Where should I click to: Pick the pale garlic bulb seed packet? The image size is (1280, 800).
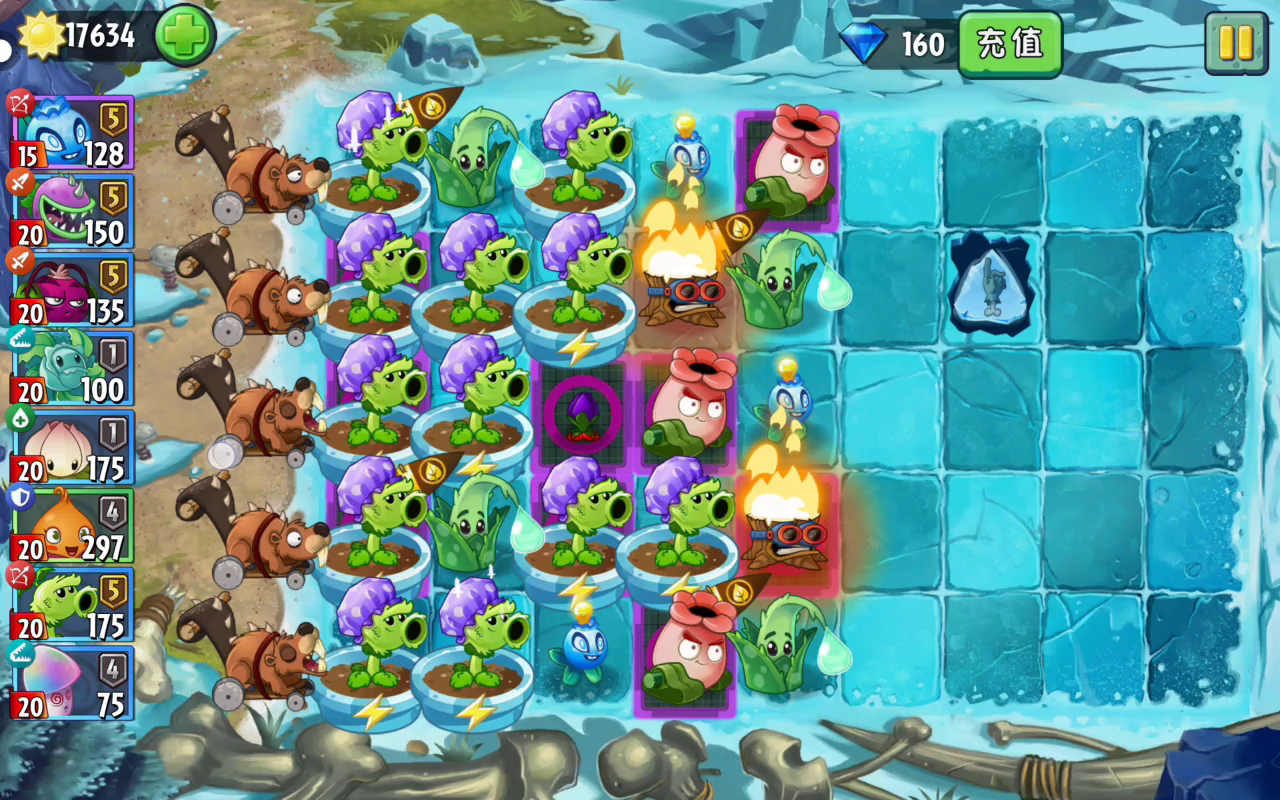click(x=72, y=448)
